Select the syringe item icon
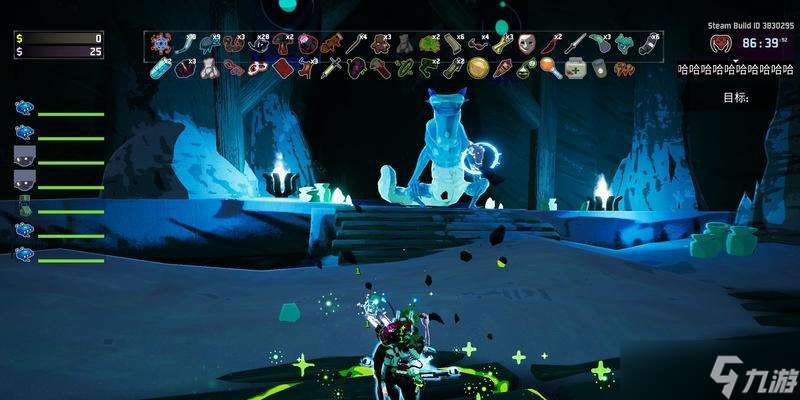Viewport: 800px width, 400px height. (x=333, y=67)
